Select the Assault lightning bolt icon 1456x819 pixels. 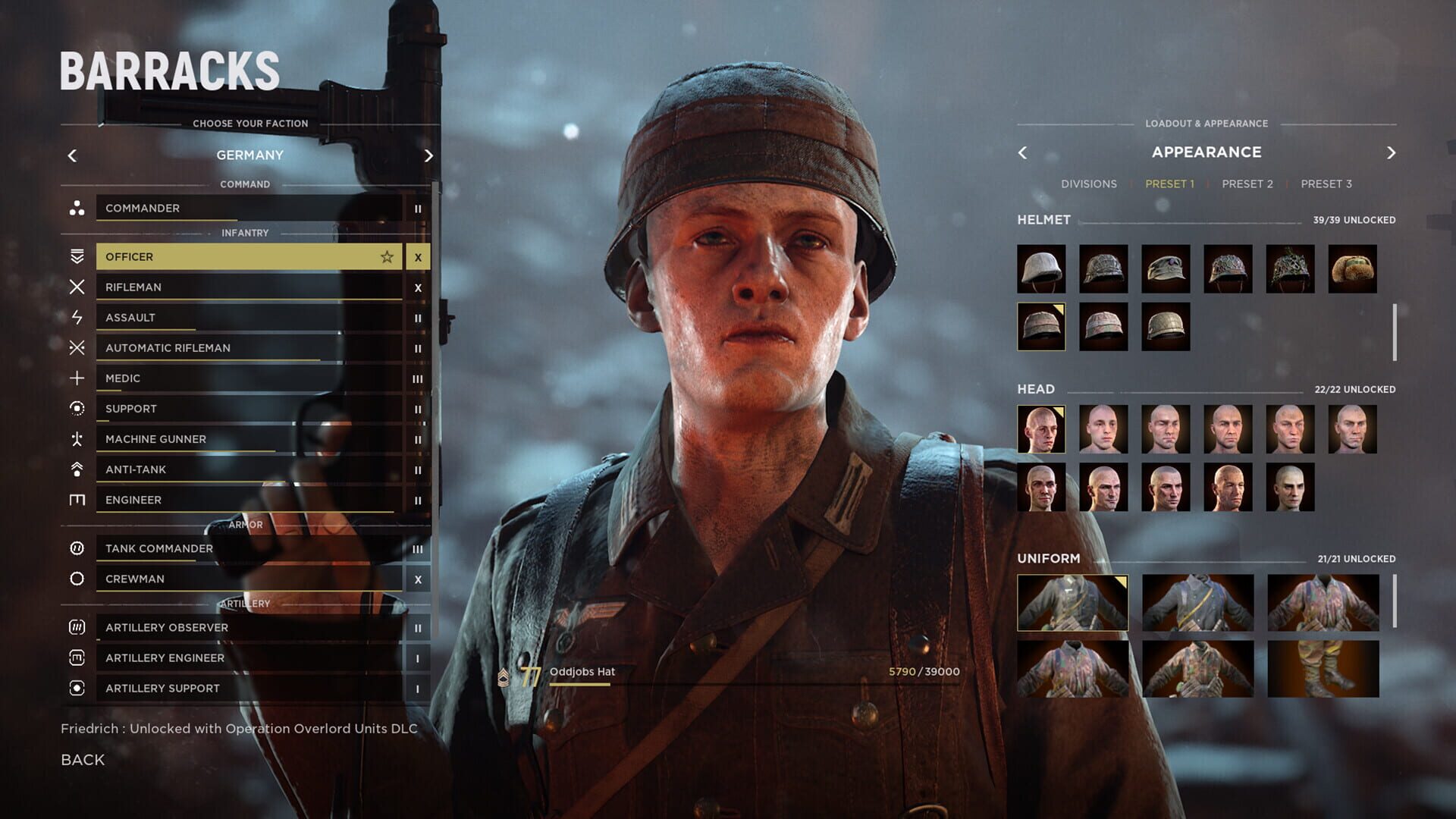click(76, 317)
